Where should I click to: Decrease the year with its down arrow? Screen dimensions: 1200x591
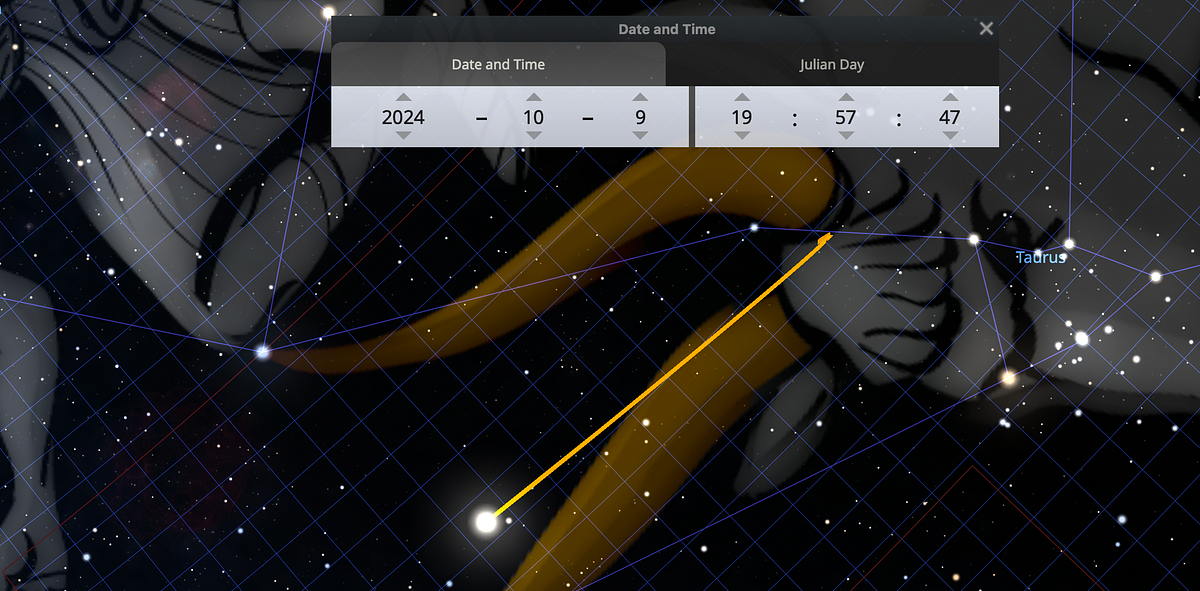[403, 136]
